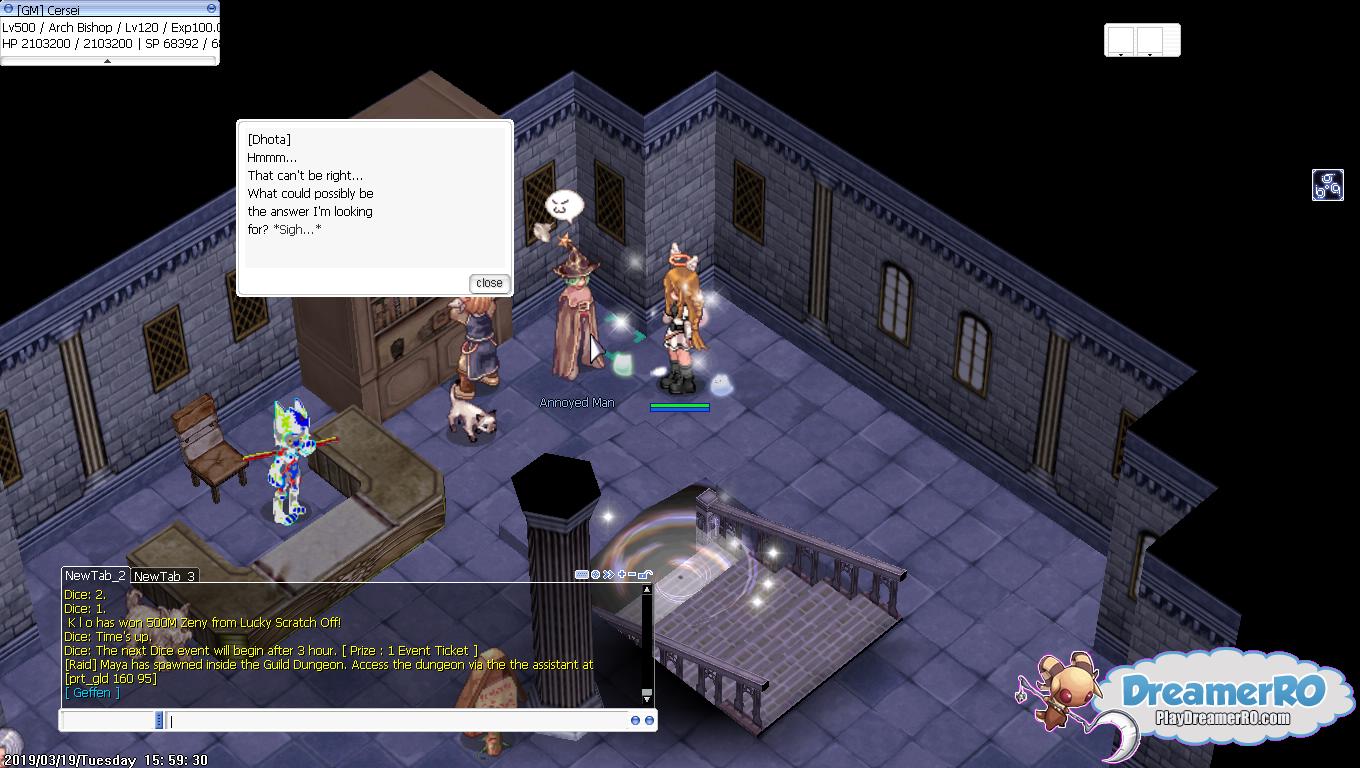The width and height of the screenshot is (1360, 768).
Task: Click the triple-swirl status buff icon
Action: pyautogui.click(x=1327, y=185)
